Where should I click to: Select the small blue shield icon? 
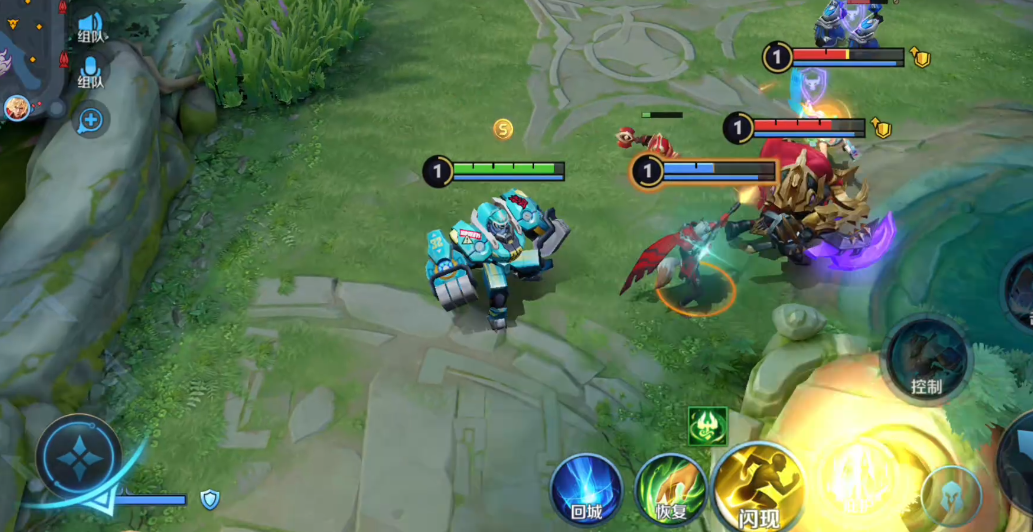tap(209, 498)
